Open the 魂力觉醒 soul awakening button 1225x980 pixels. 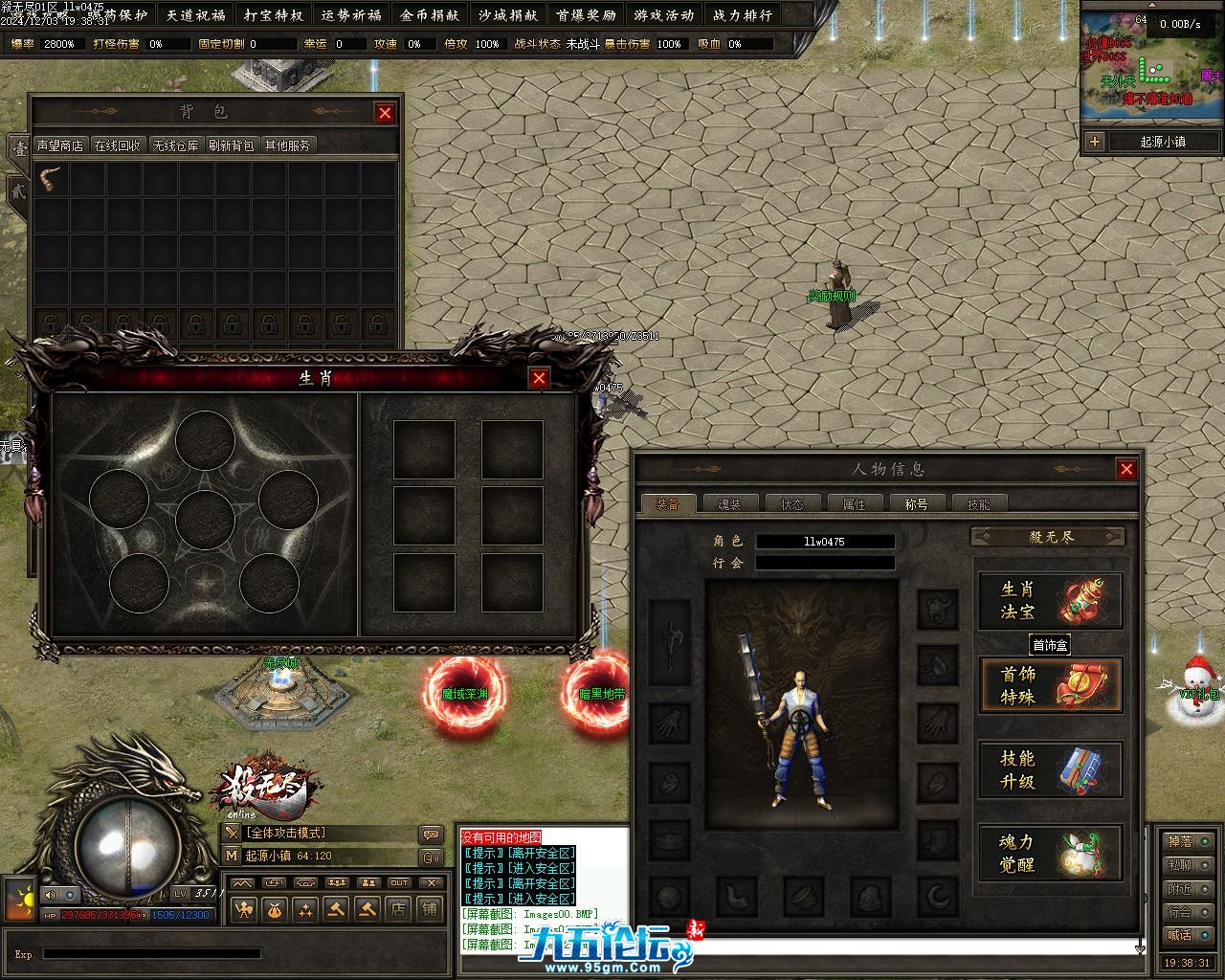[x=1050, y=854]
